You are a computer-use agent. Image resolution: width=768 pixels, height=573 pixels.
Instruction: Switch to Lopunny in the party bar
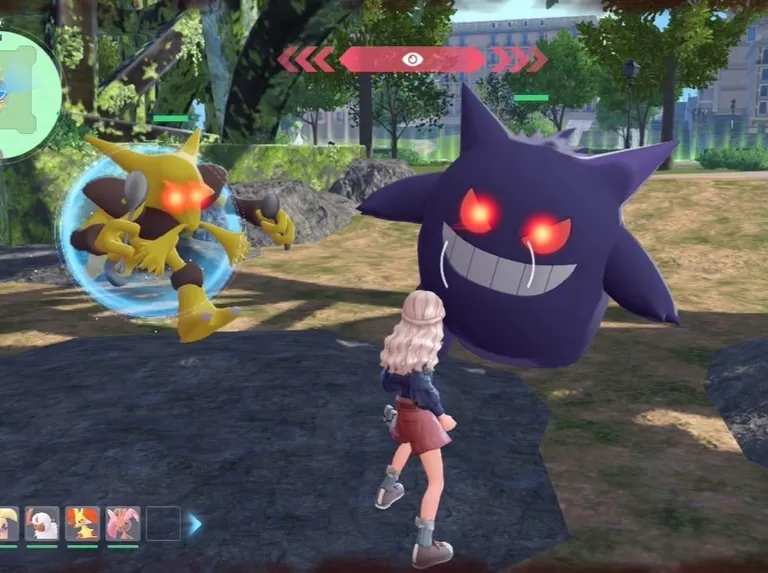coord(122,524)
